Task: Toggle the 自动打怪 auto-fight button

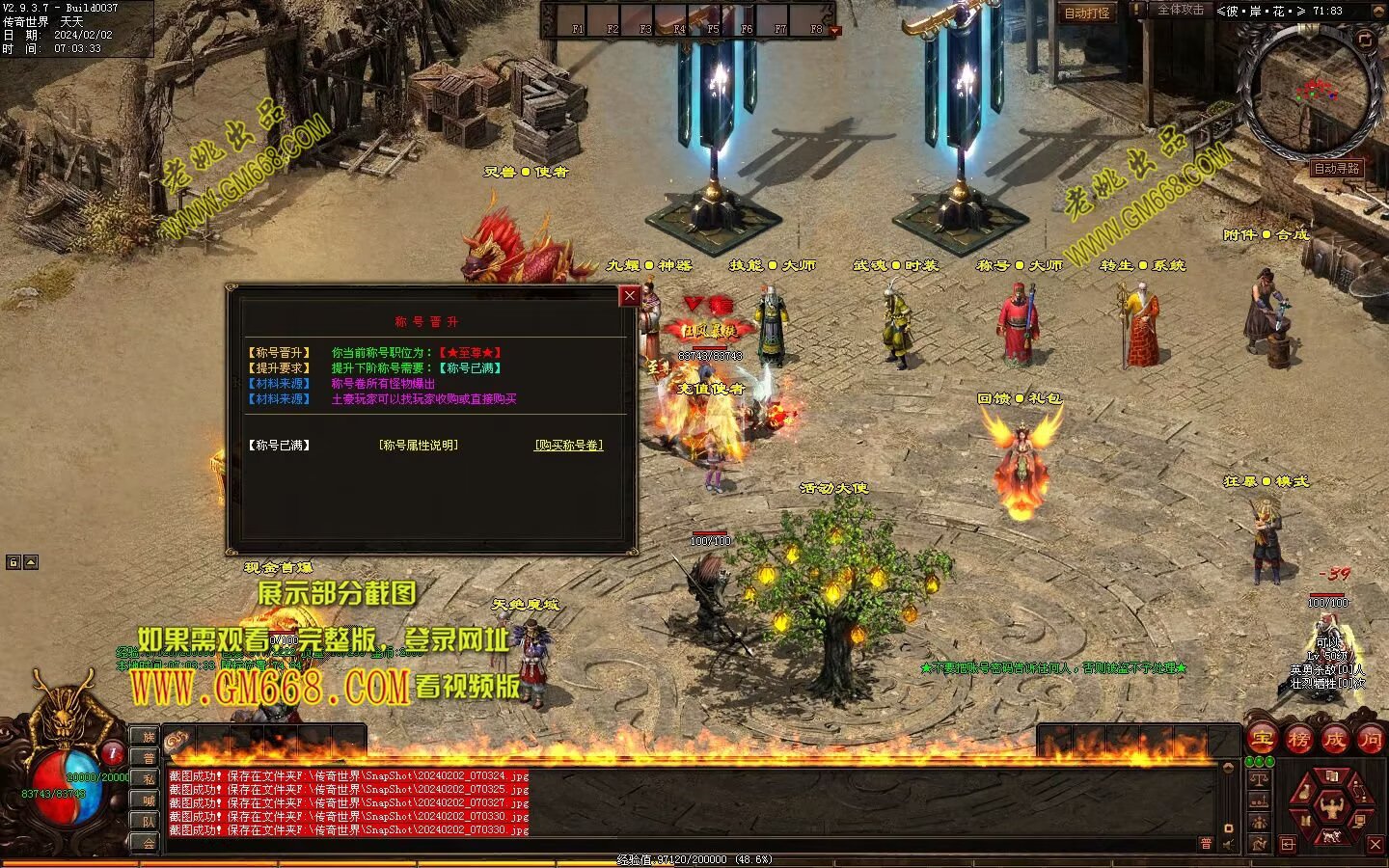Action: (1087, 13)
